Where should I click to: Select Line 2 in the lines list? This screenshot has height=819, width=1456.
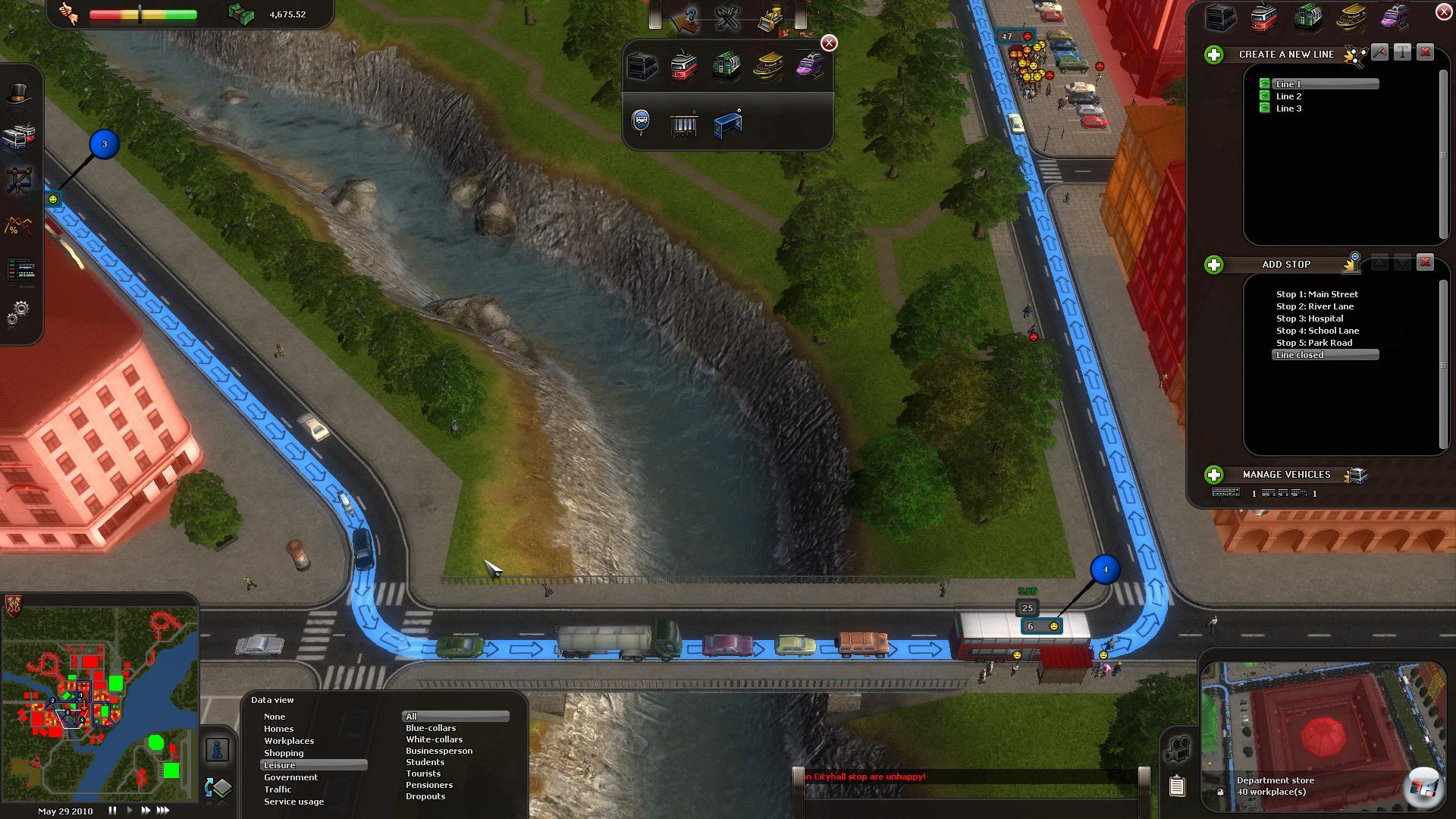(1288, 96)
